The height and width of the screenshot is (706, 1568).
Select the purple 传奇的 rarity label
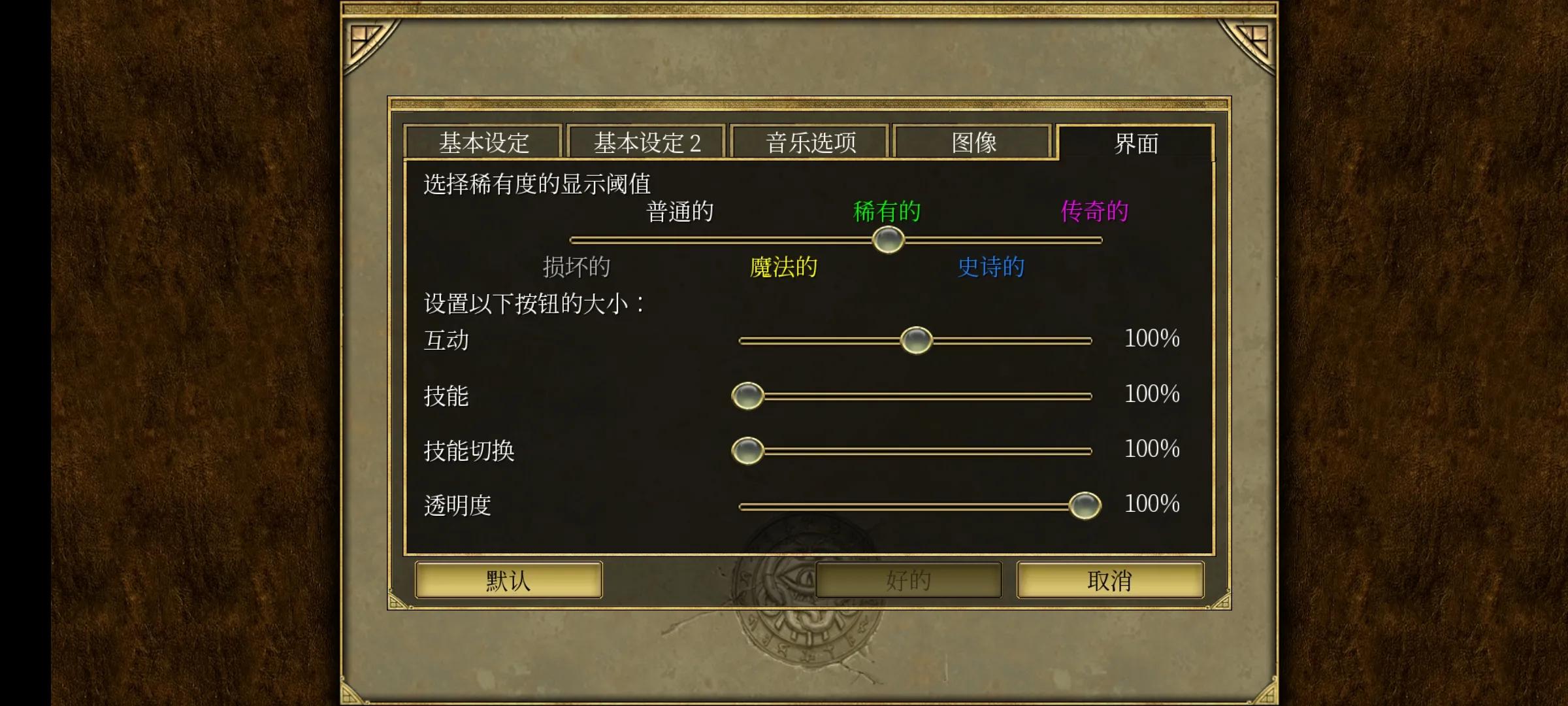coord(1094,210)
